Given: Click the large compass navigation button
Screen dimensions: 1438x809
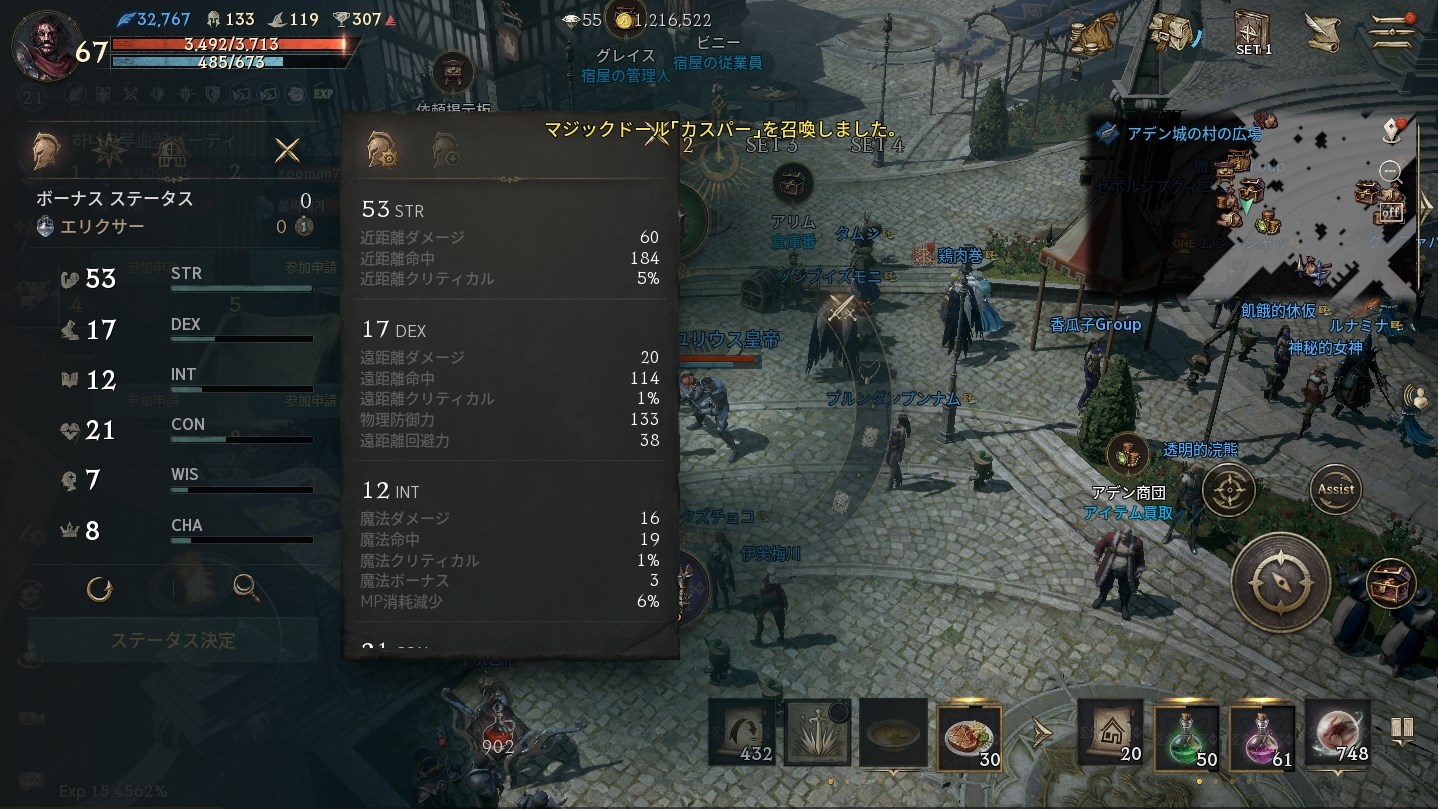Looking at the screenshot, I should point(1283,582).
